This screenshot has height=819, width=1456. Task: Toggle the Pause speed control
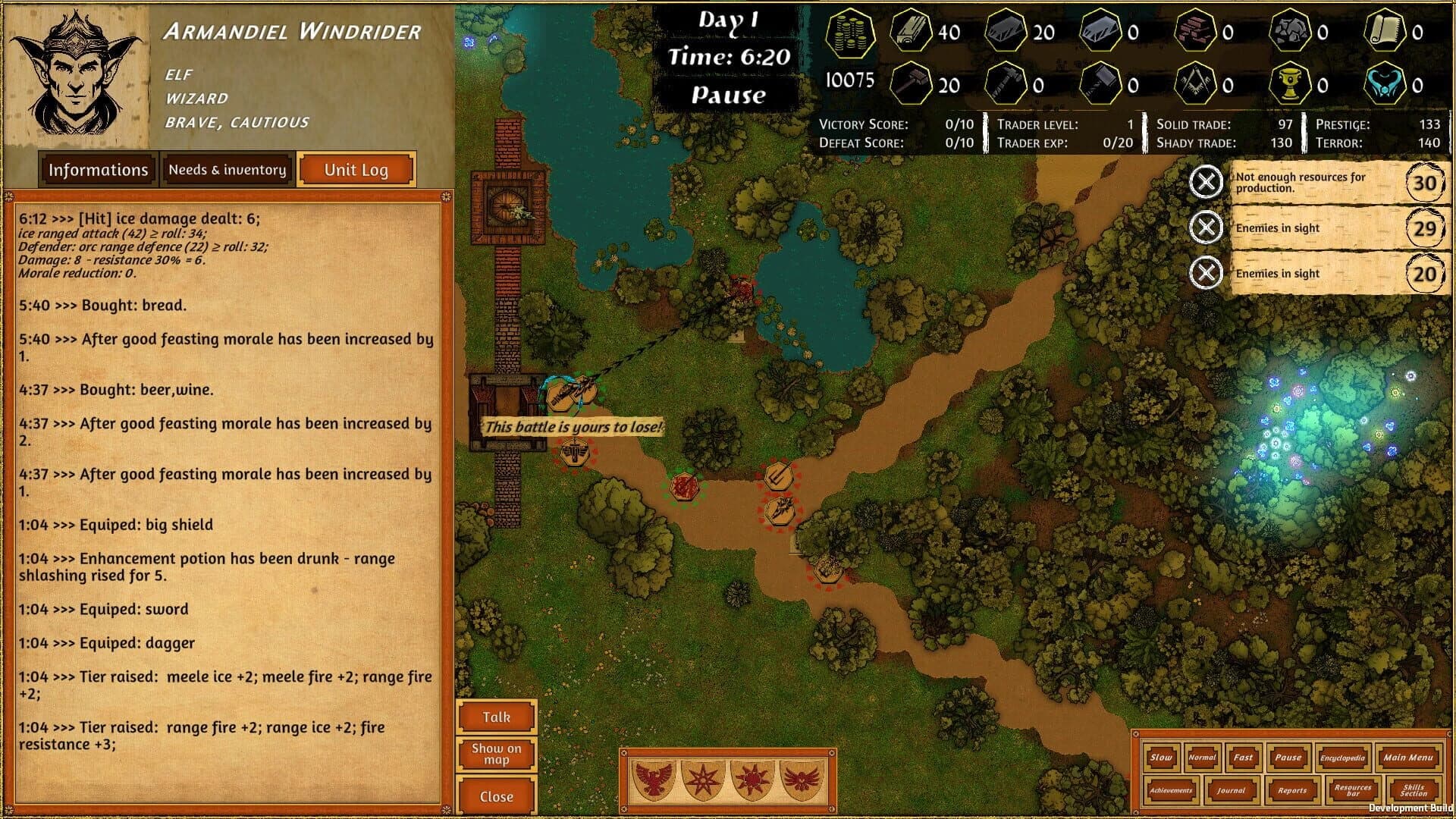tap(1287, 758)
